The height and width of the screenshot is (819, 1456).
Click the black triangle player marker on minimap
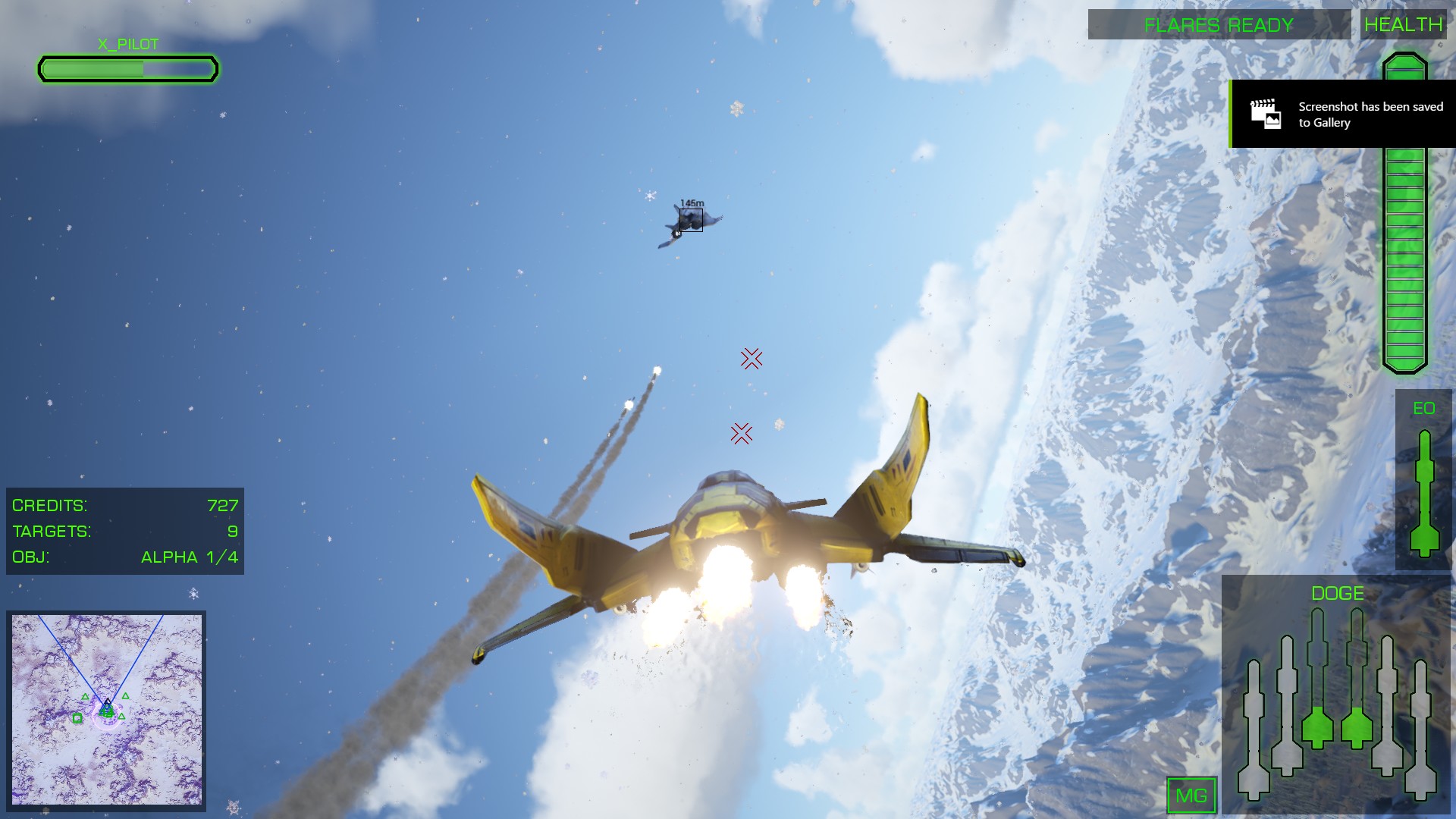pos(107,701)
